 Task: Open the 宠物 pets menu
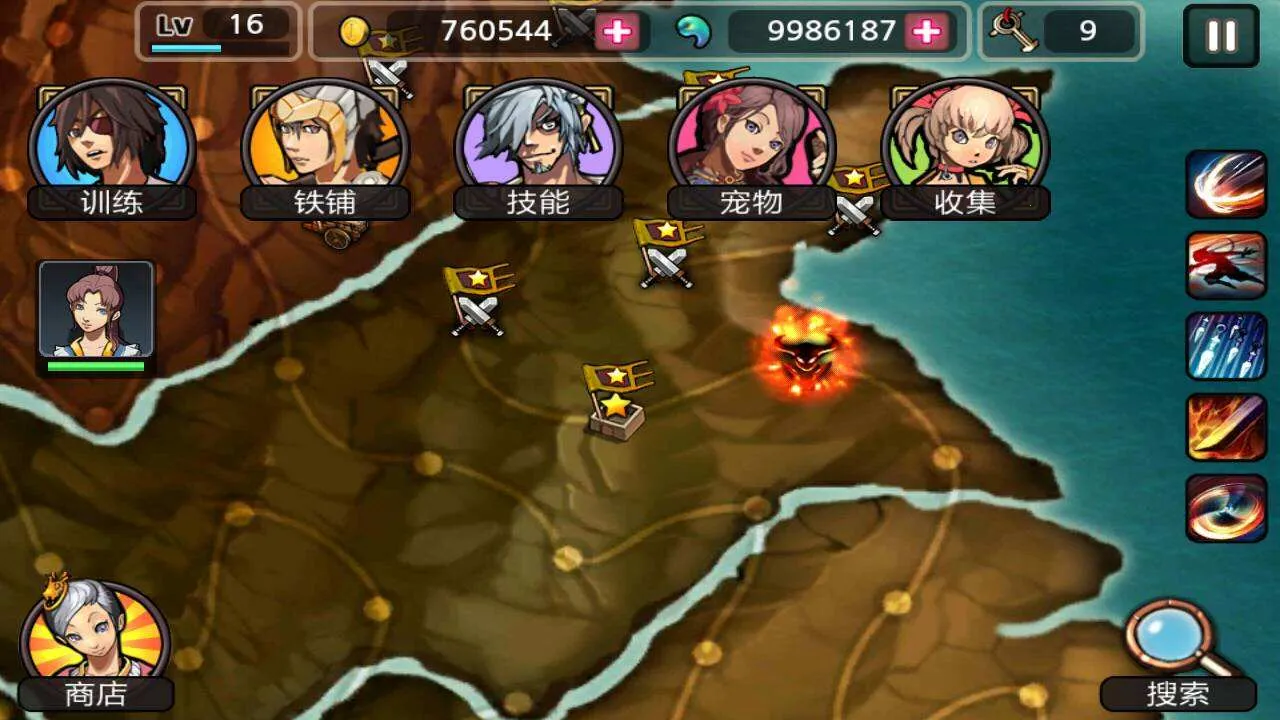[x=751, y=148]
